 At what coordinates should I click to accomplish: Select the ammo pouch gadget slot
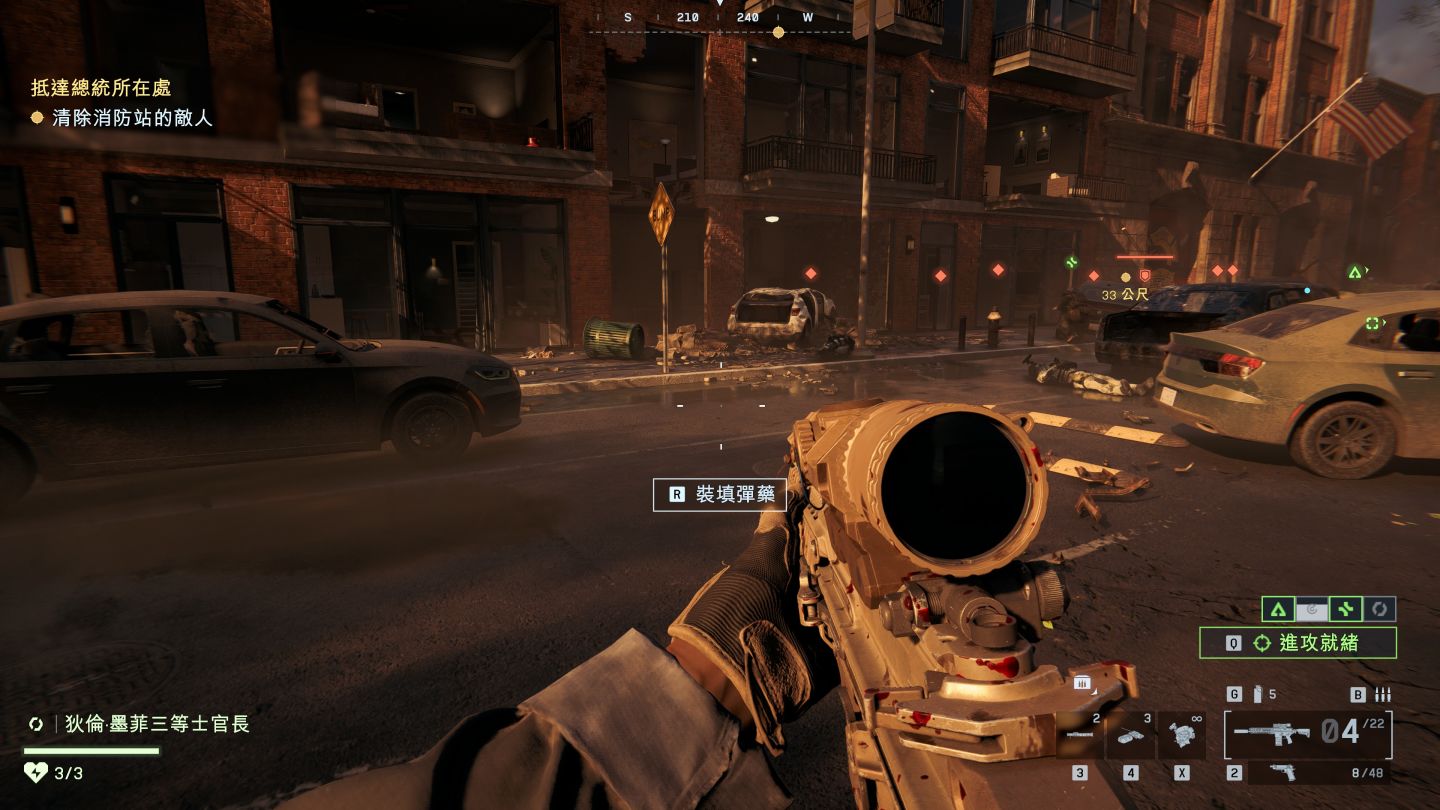[1182, 735]
